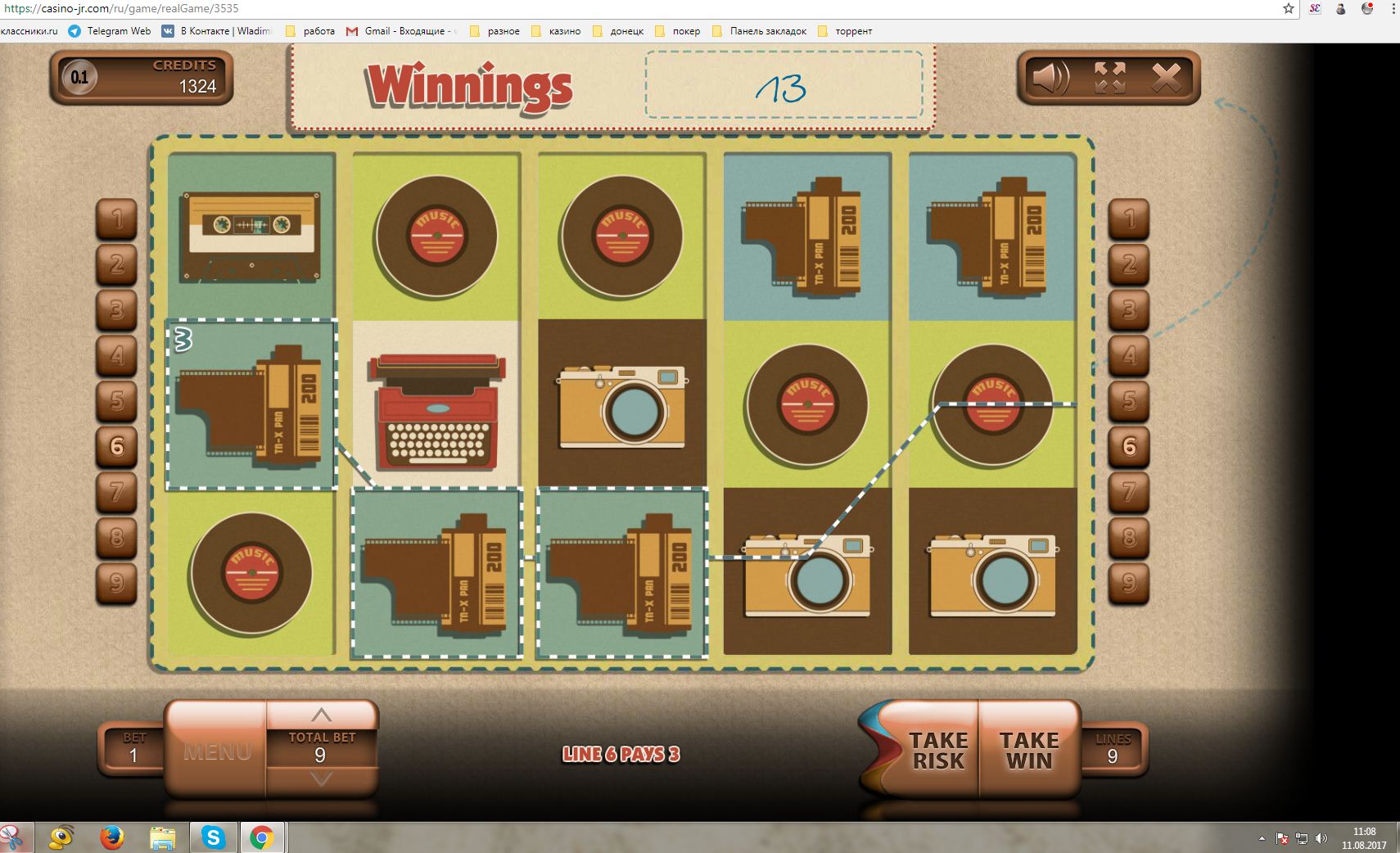Bookmark the page with star icon
The image size is (1400, 853).
click(1288, 9)
